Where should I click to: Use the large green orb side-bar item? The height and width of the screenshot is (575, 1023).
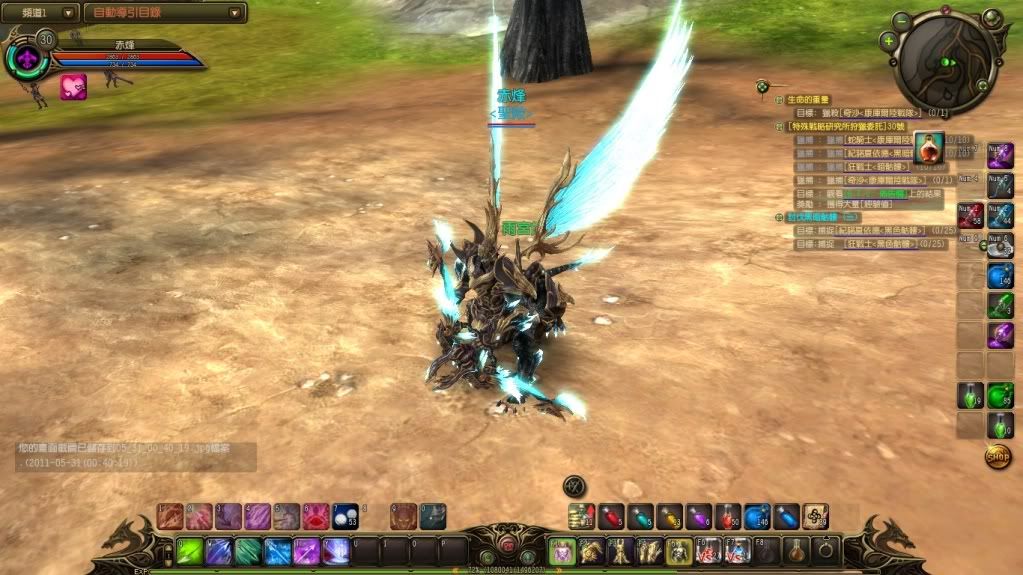coord(1000,396)
